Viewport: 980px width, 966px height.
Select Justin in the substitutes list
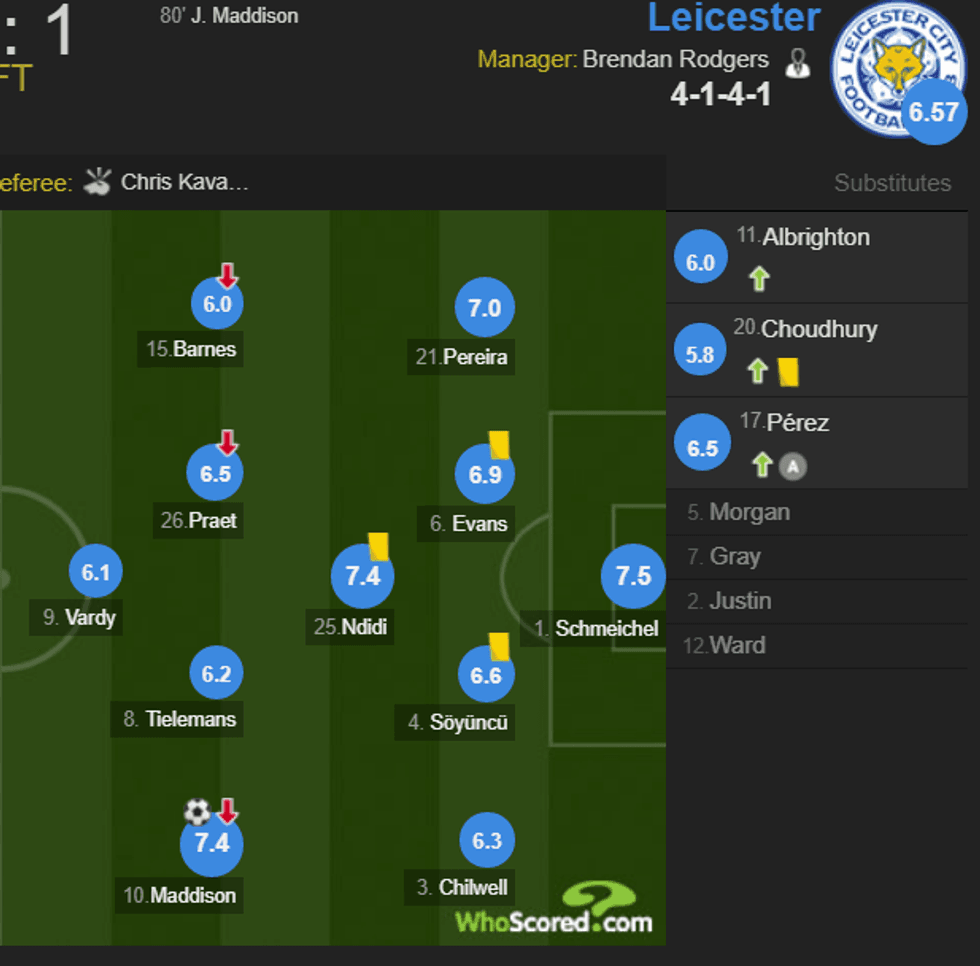tap(740, 601)
